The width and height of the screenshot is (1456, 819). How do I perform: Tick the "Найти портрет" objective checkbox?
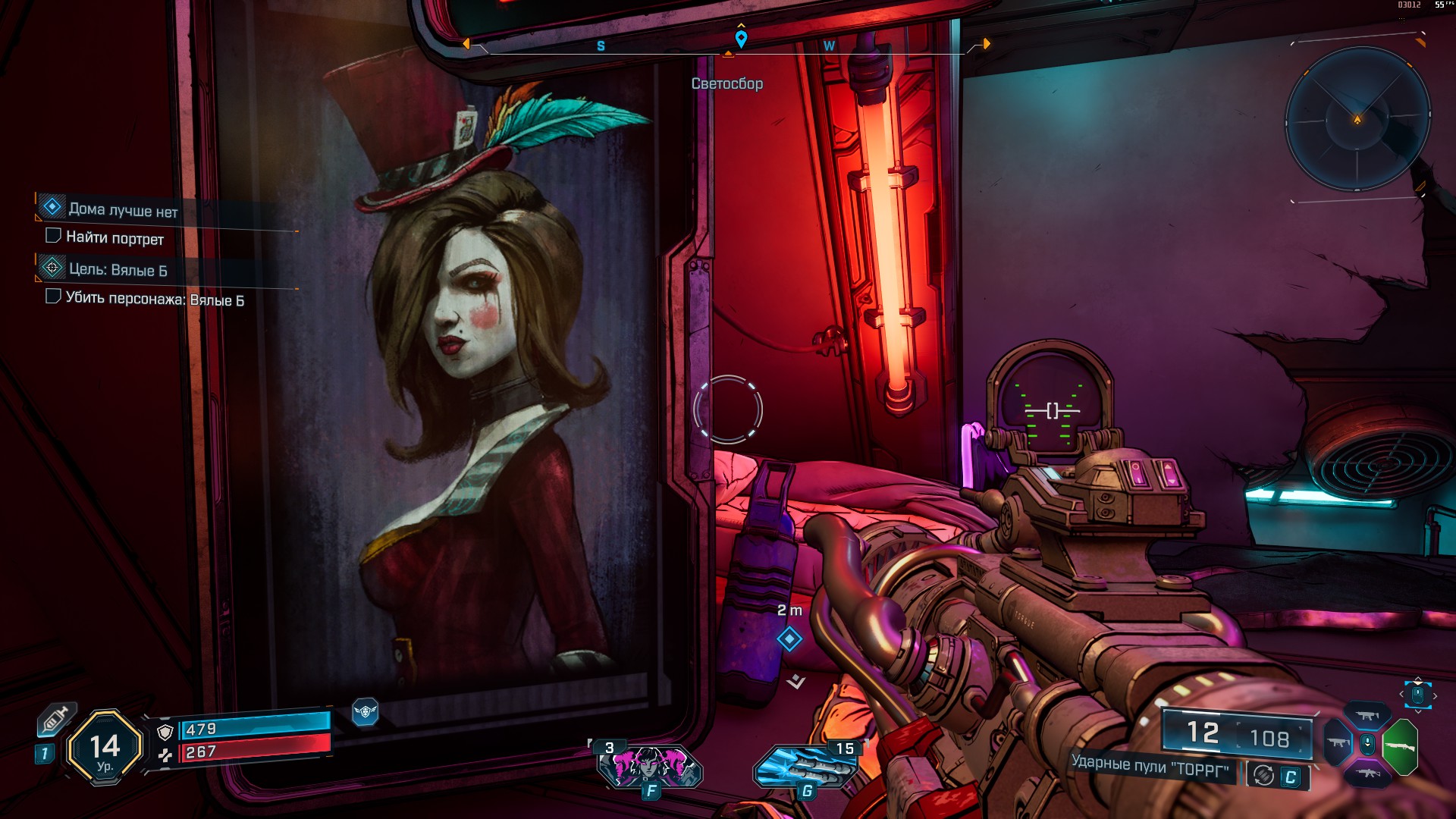click(x=53, y=236)
